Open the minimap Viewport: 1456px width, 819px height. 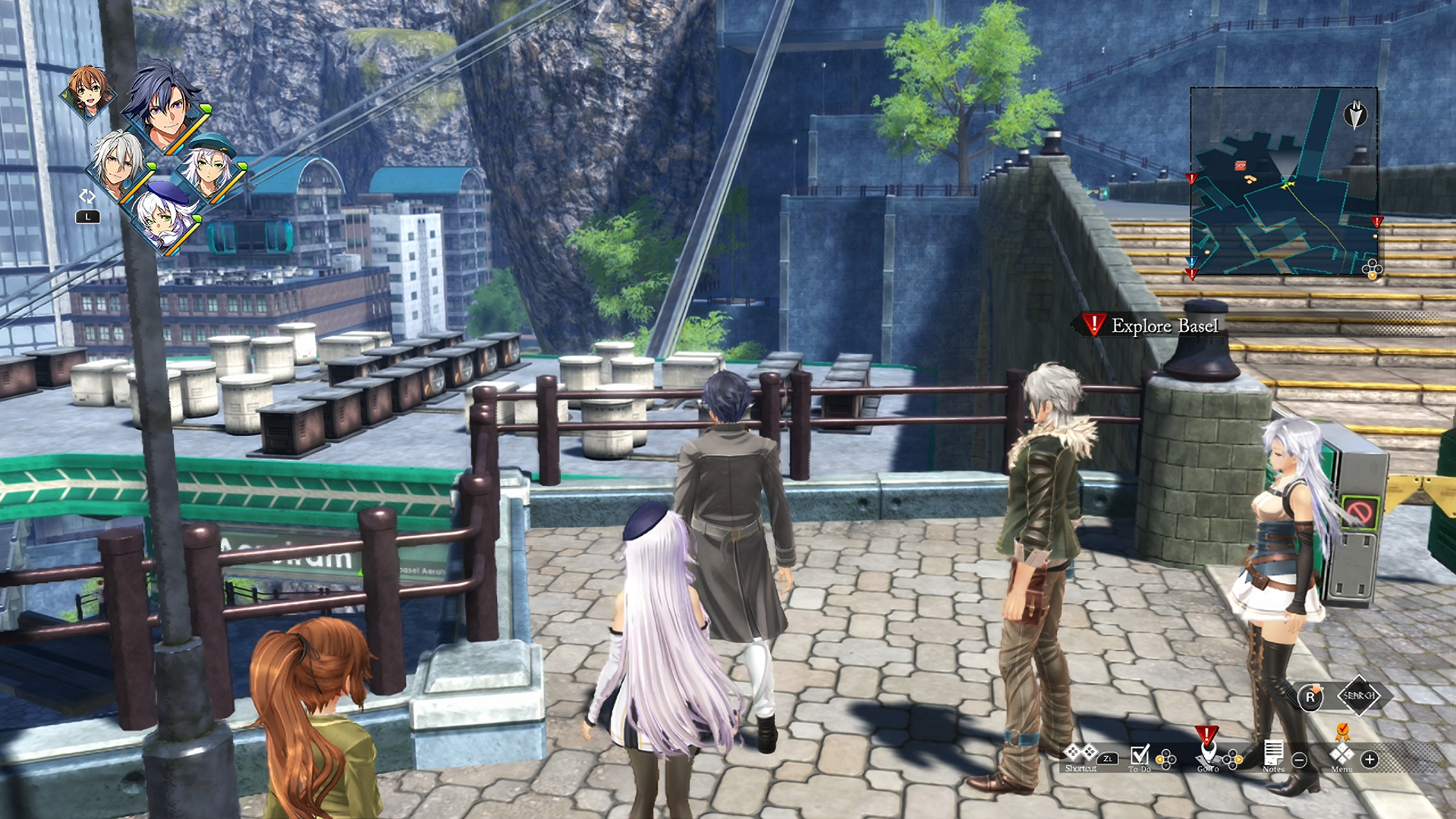point(1283,181)
